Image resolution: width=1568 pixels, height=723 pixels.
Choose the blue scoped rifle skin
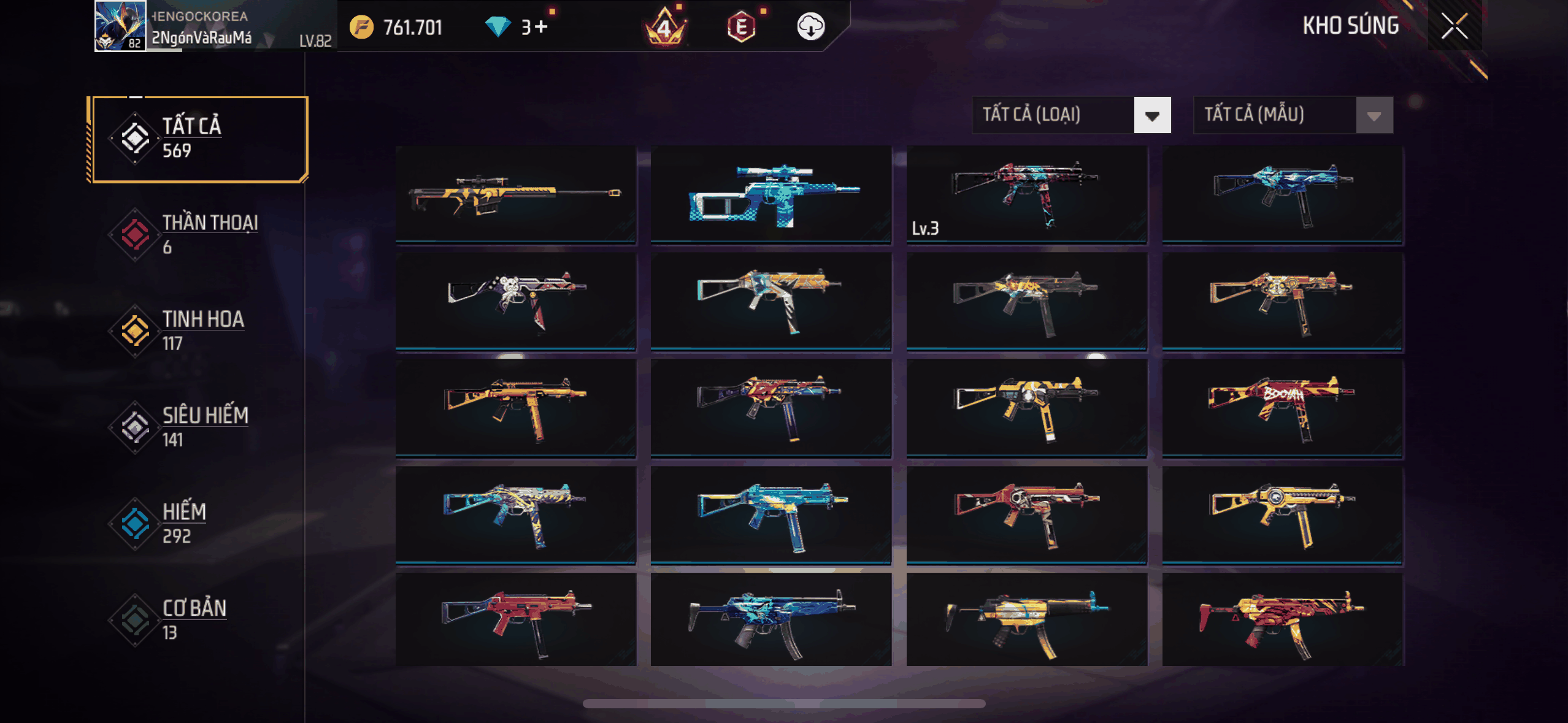[x=771, y=195]
